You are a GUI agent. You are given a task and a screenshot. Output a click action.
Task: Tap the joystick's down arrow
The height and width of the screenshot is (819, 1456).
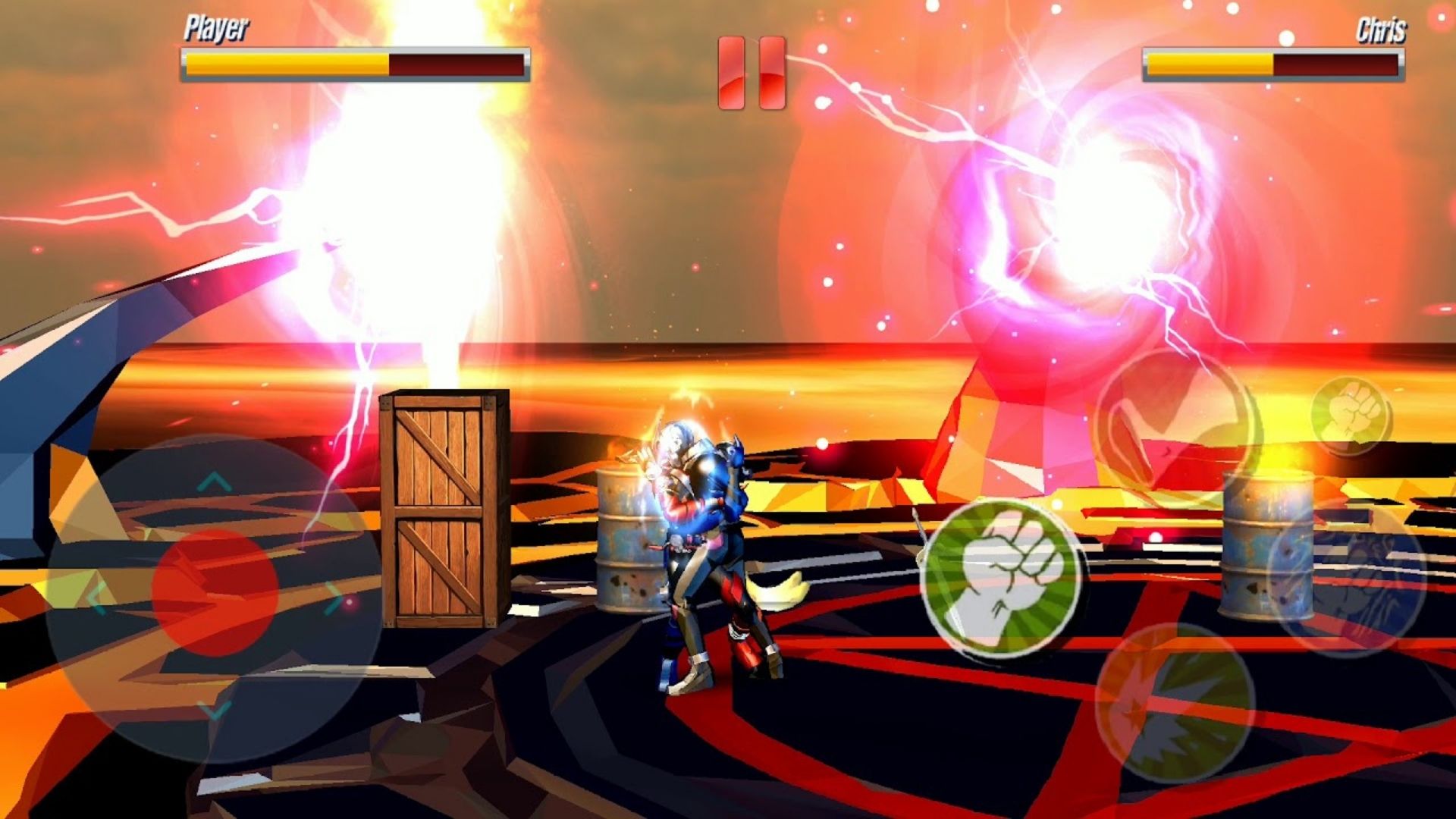(x=215, y=710)
